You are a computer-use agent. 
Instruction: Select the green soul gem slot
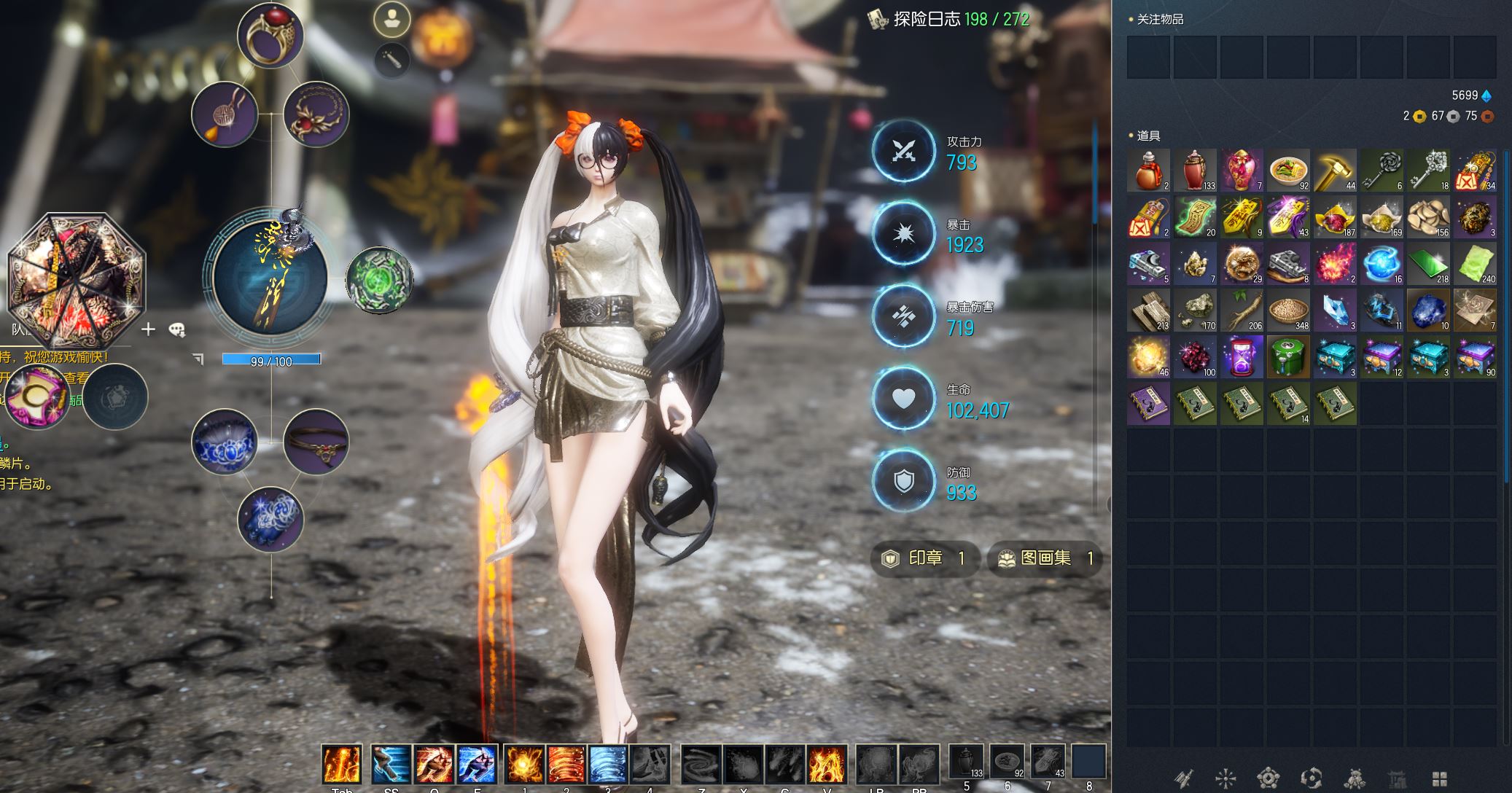pos(378,280)
